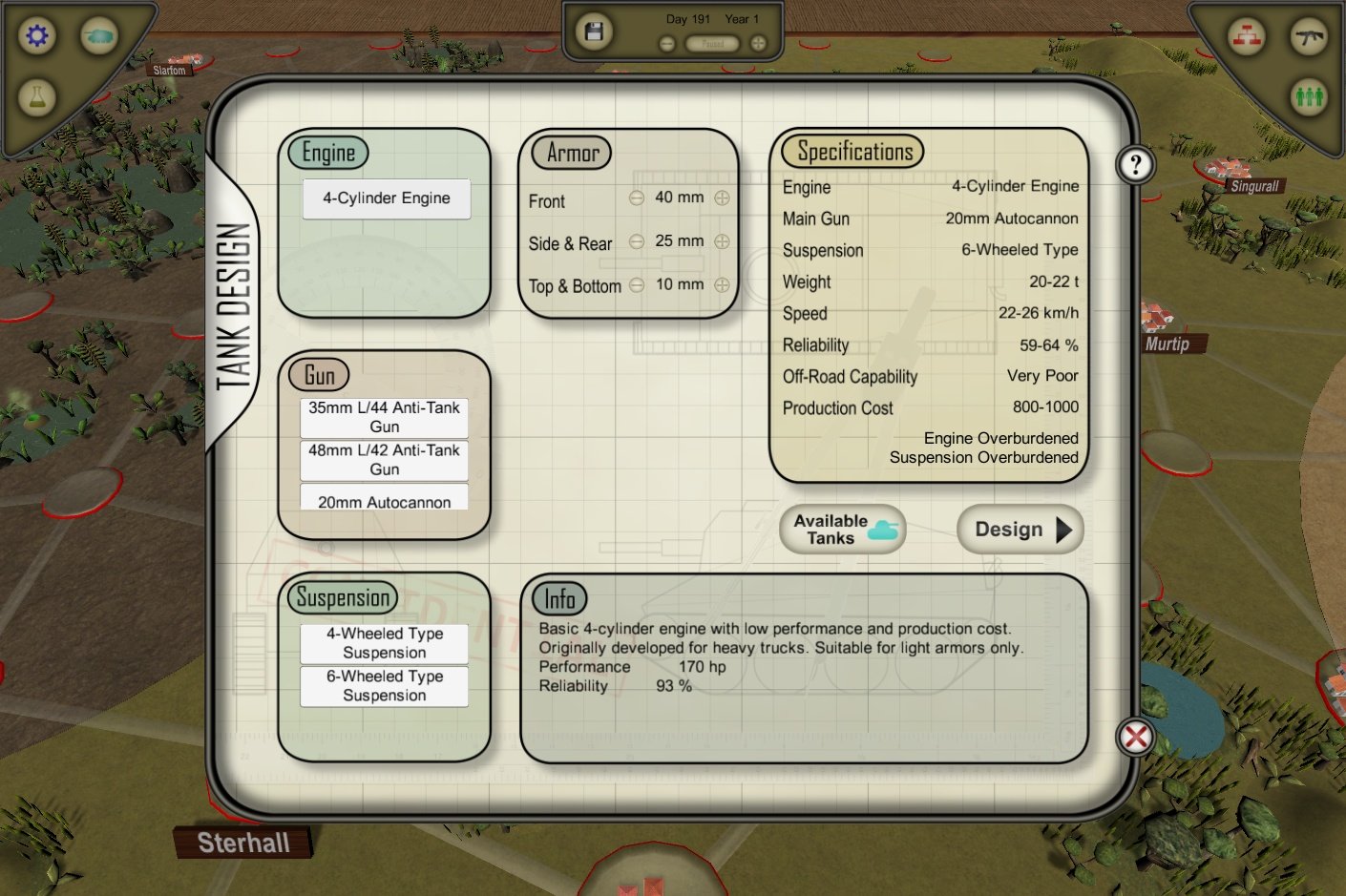The image size is (1346, 896).
Task: Select the 4-Cylinder Engine option
Action: click(x=386, y=198)
